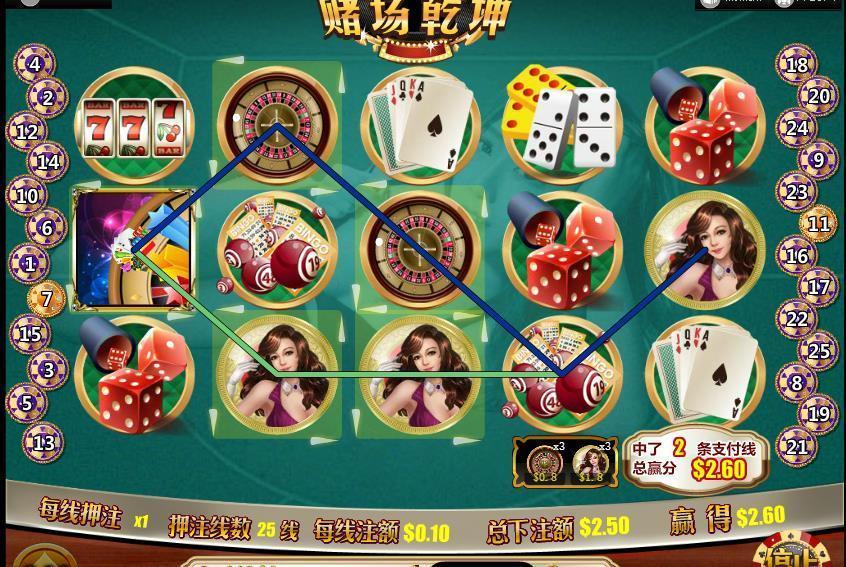Viewport: 846px width, 567px height.
Task: Click the payline 17 chip
Action: pos(818,287)
